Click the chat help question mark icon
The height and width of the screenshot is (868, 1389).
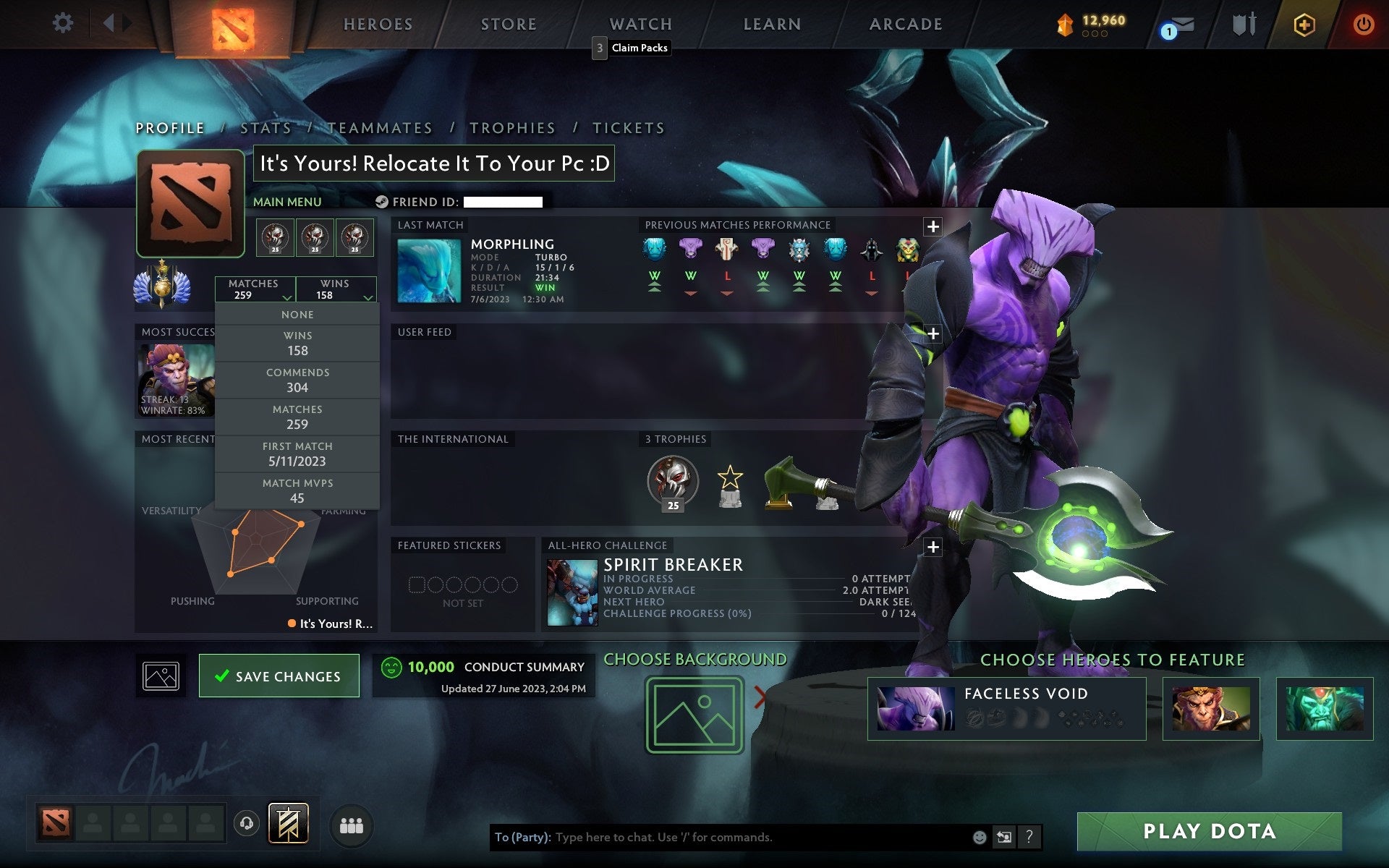click(1028, 838)
